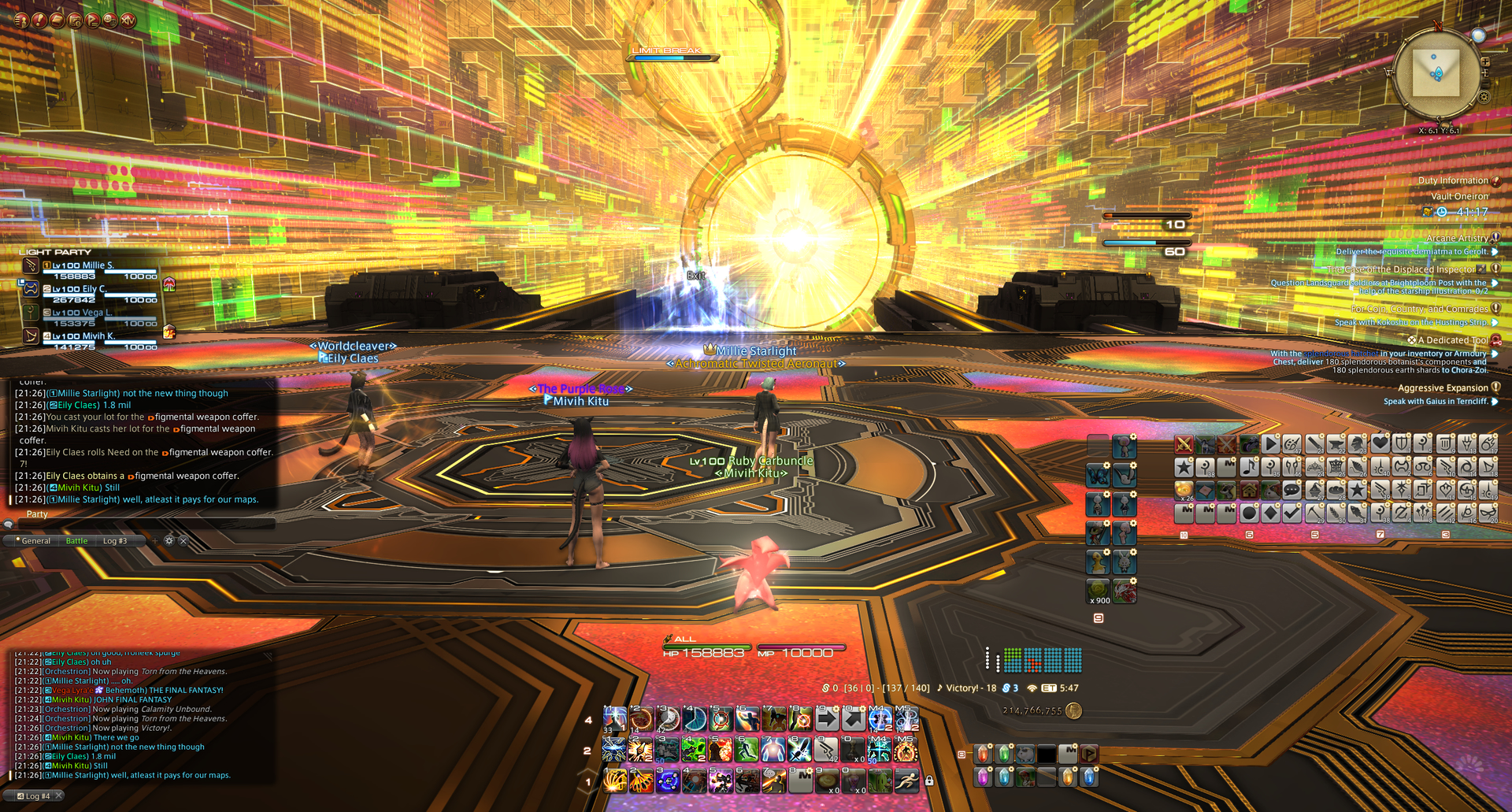Switch to the Battle chat tab
Image resolution: width=1512 pixels, height=812 pixels.
(x=76, y=541)
